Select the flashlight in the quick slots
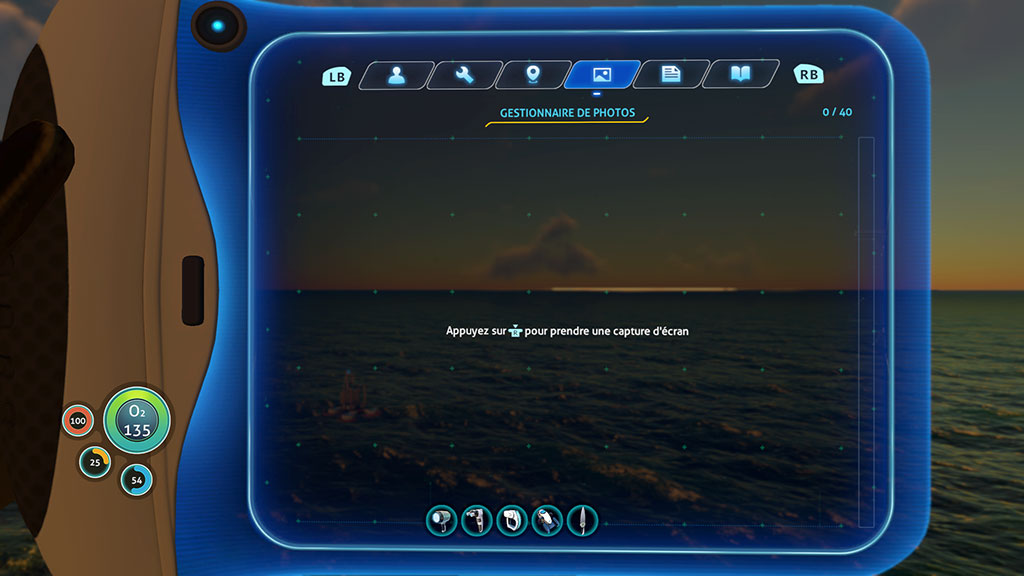1024x576 pixels. (x=442, y=520)
